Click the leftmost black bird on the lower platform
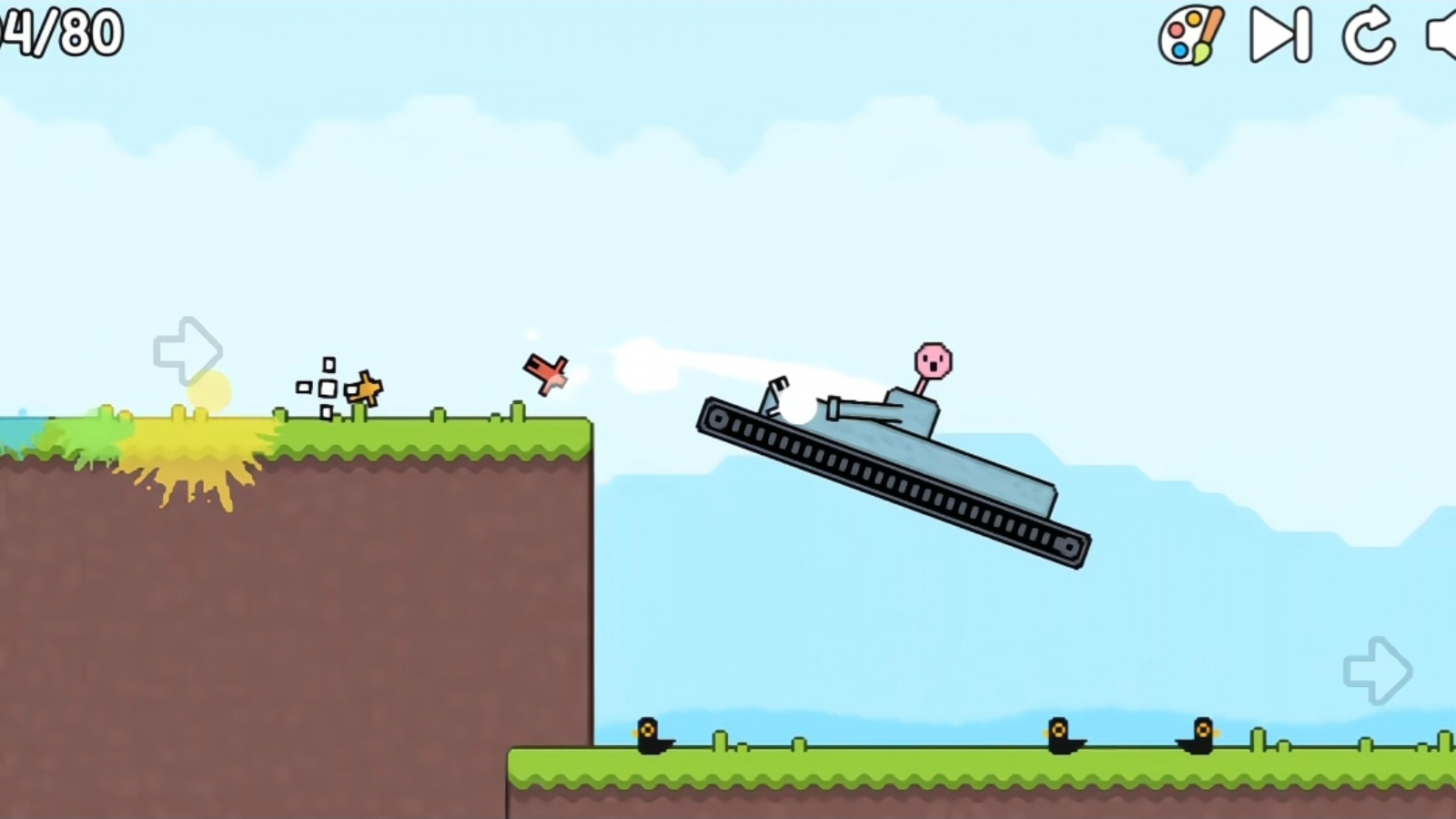This screenshot has height=819, width=1456. pyautogui.click(x=648, y=737)
